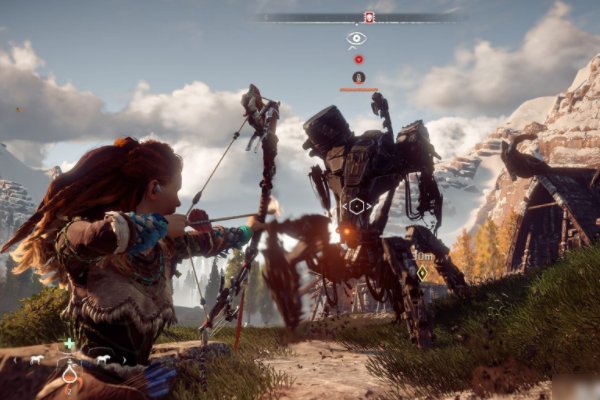Click the enemy portrait icon above its health bar
The width and height of the screenshot is (600, 400).
coord(358,77)
